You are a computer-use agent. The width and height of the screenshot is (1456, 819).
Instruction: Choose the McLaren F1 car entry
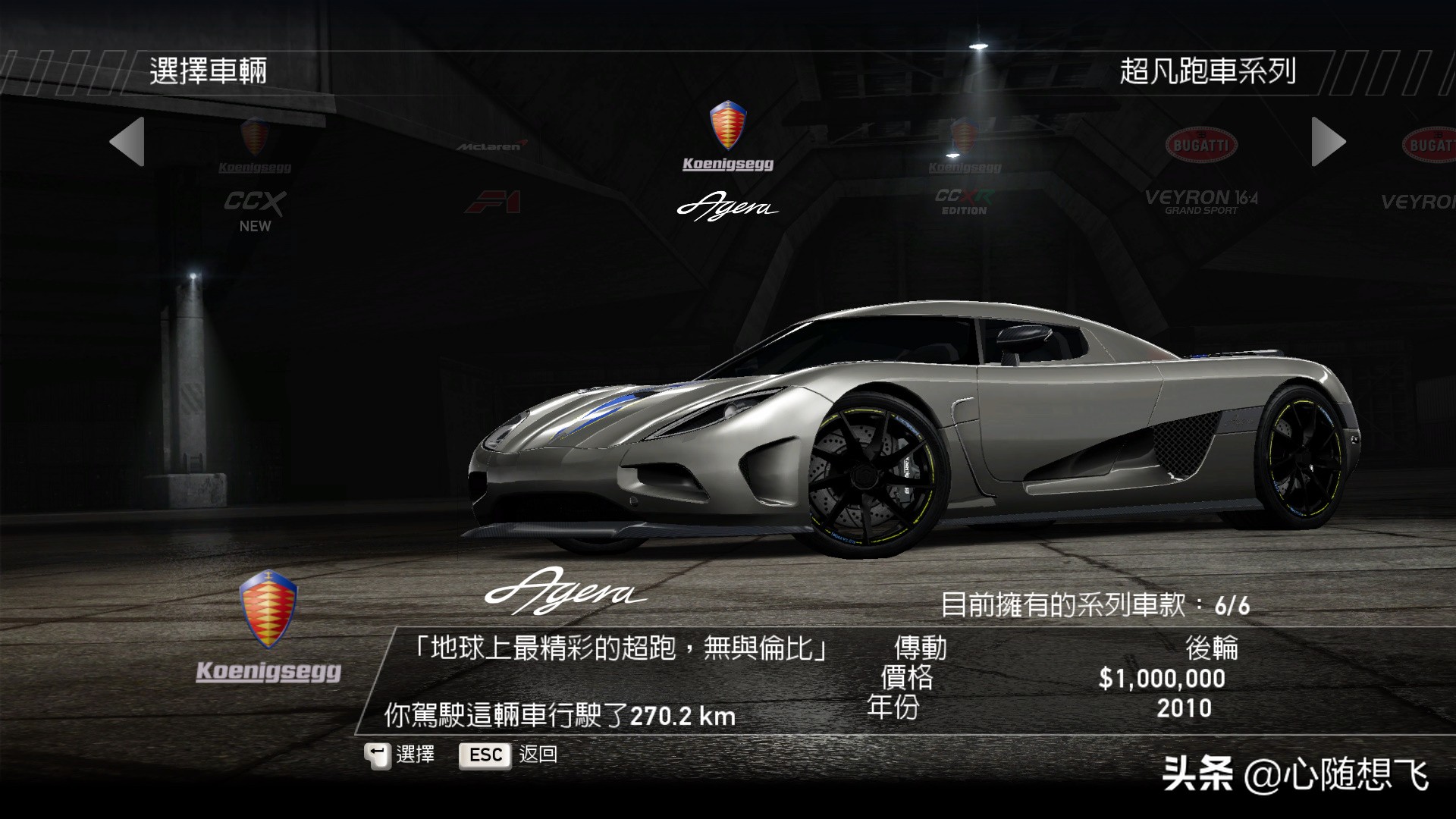click(x=492, y=177)
